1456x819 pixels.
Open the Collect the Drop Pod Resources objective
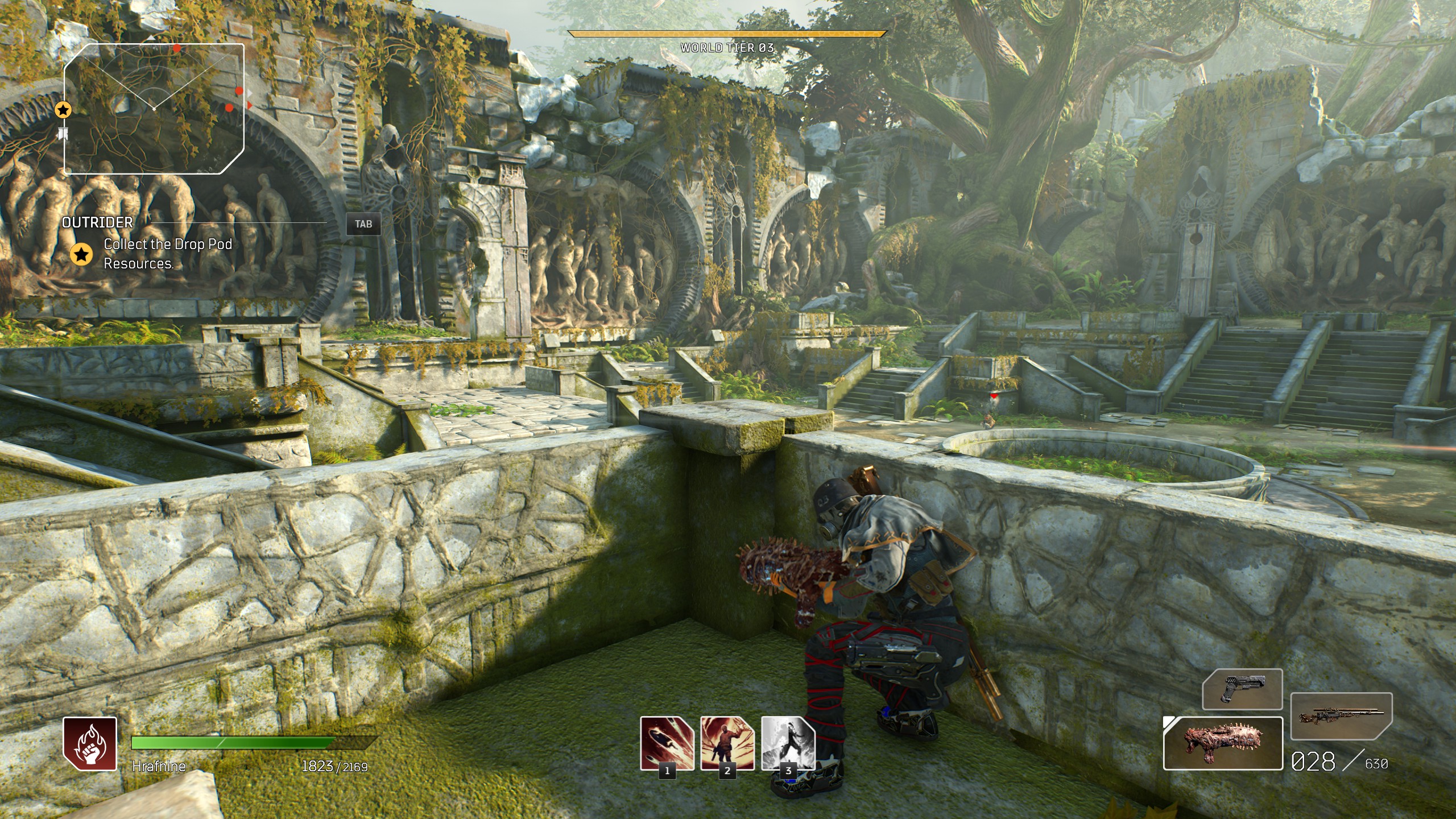coord(168,254)
